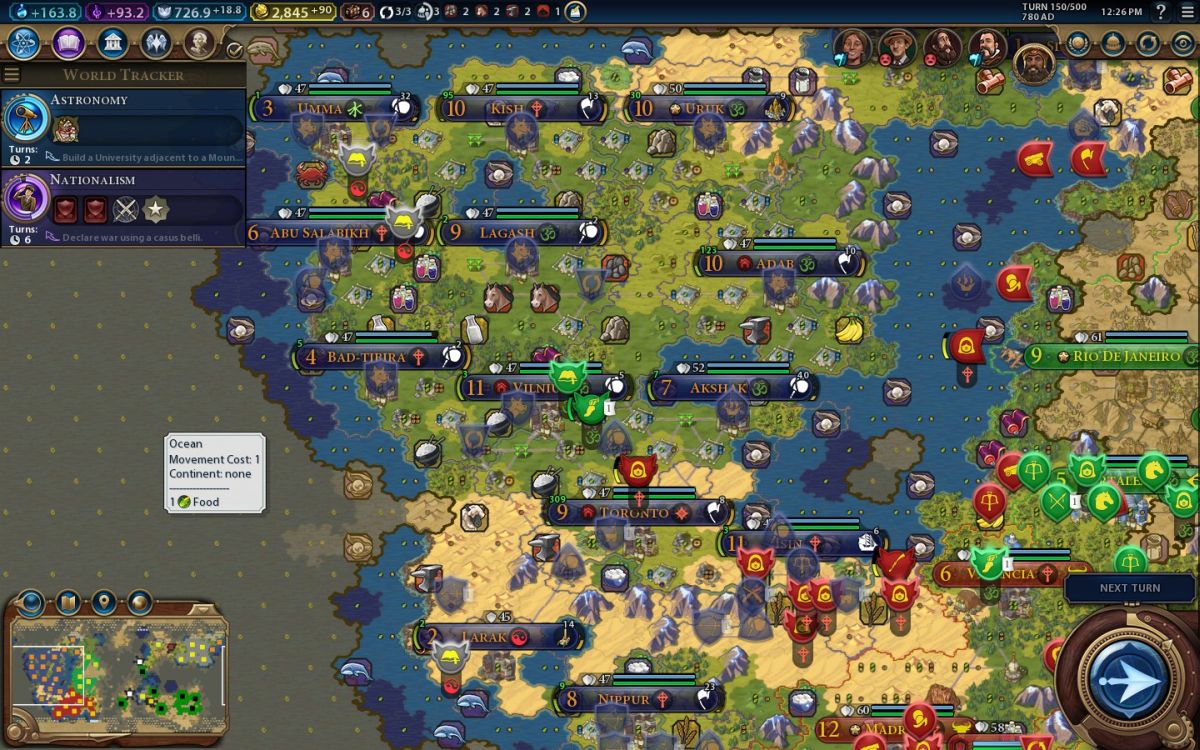Screen dimensions: 1200x750
Task: Select the Astronomy research tracker entry
Action: click(x=123, y=128)
